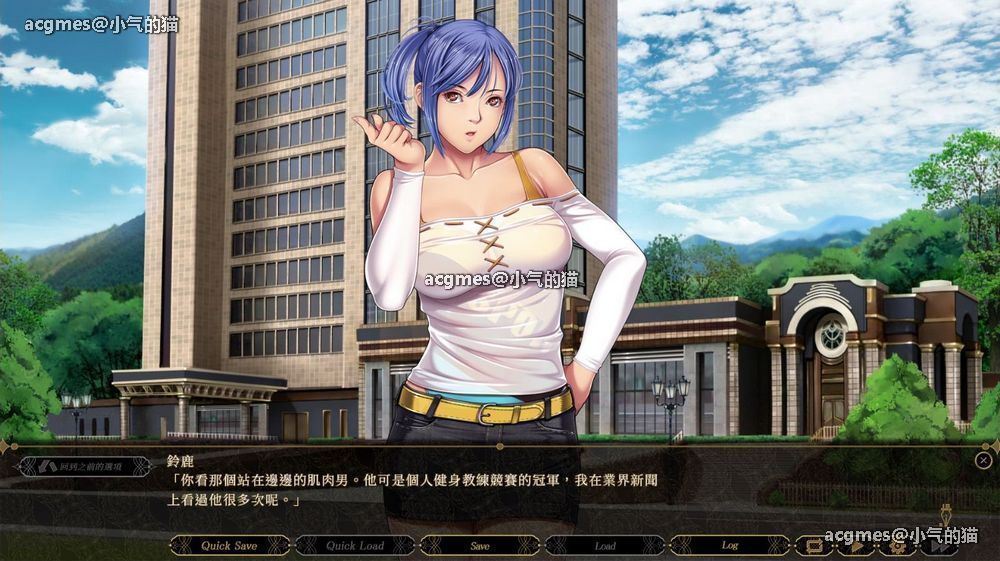
Task: Toggle the loop/replay icon in the toolbar
Action: 813,546
